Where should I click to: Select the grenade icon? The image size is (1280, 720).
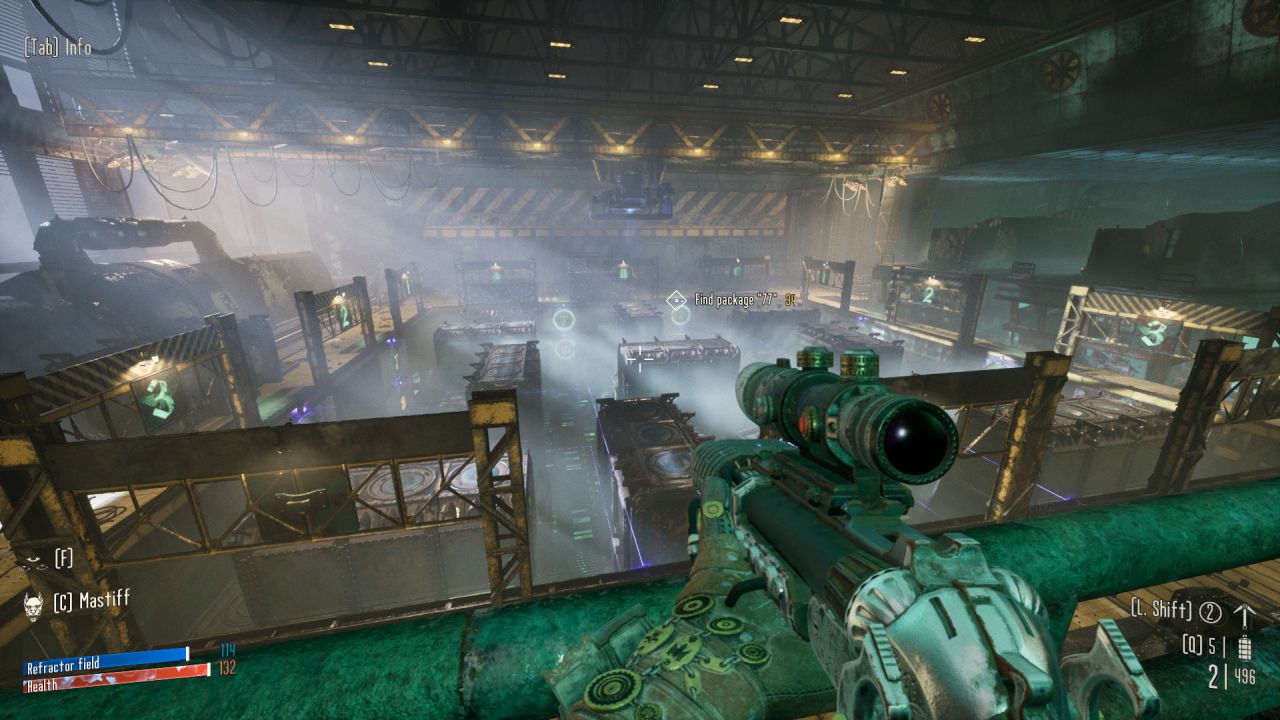pyautogui.click(x=1245, y=647)
